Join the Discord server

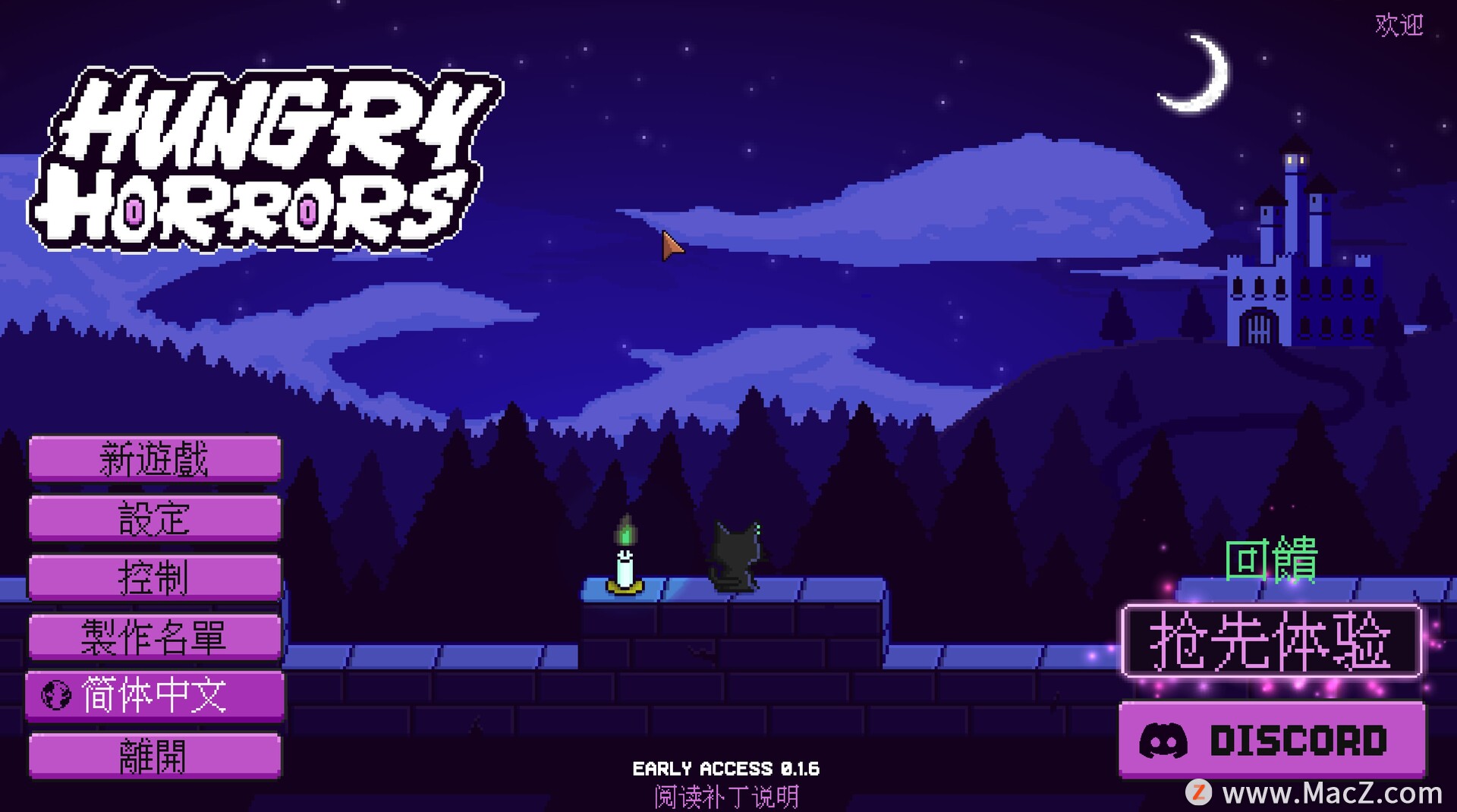tap(1272, 740)
